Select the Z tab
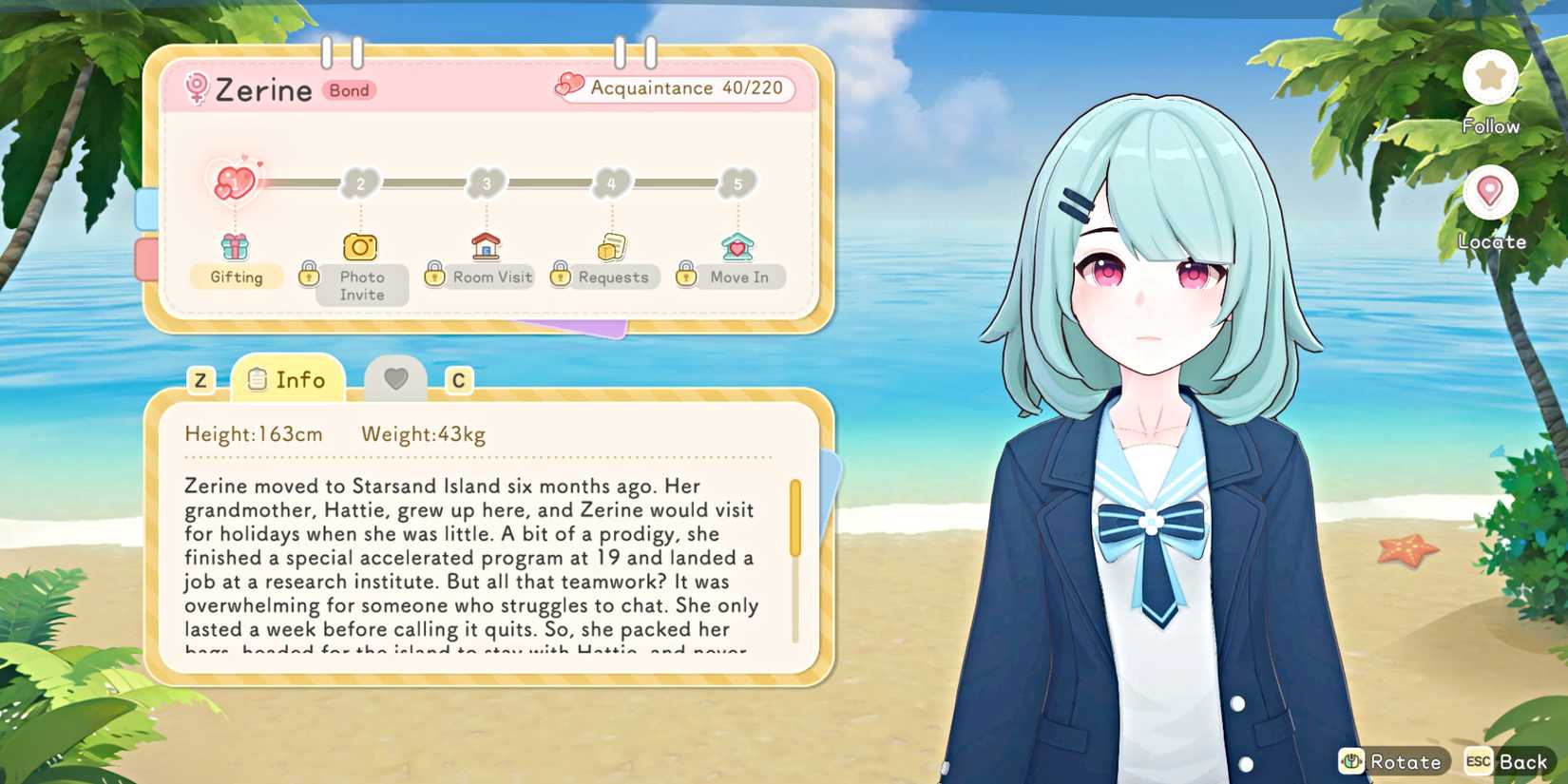1568x784 pixels. (200, 380)
